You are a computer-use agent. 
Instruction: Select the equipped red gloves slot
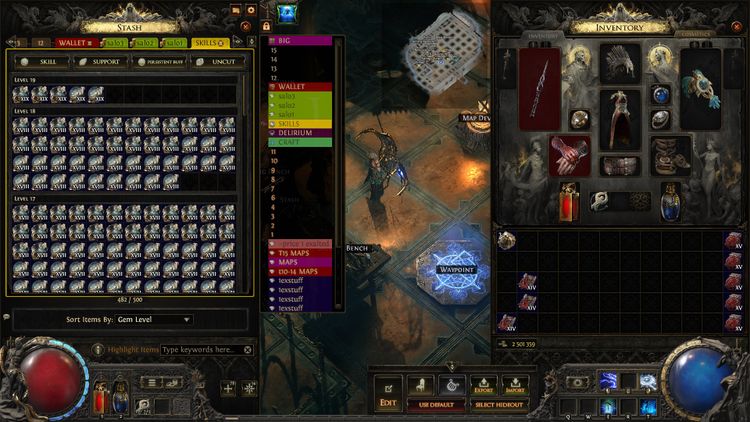[x=570, y=157]
